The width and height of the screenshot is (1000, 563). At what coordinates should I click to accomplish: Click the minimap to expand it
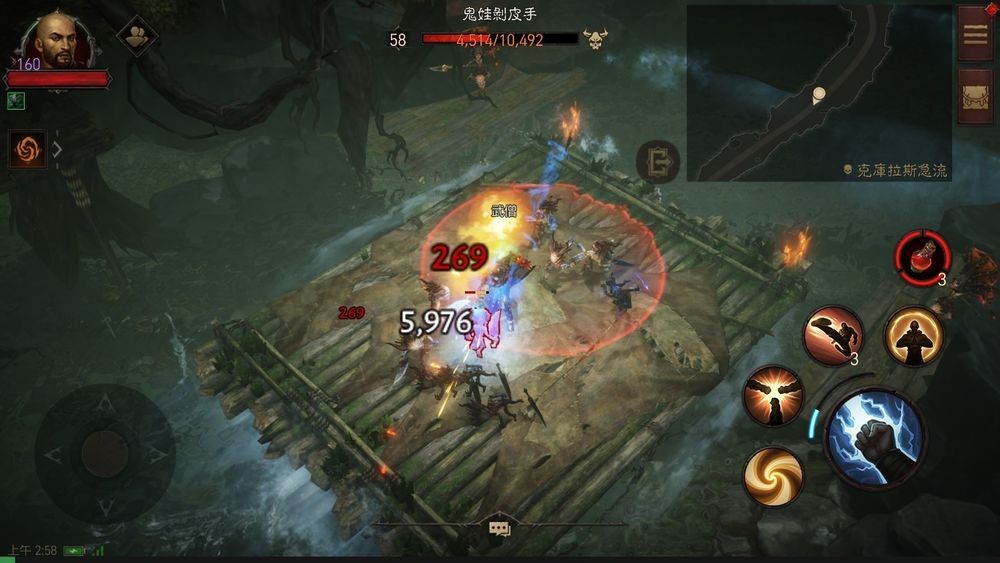[x=818, y=93]
